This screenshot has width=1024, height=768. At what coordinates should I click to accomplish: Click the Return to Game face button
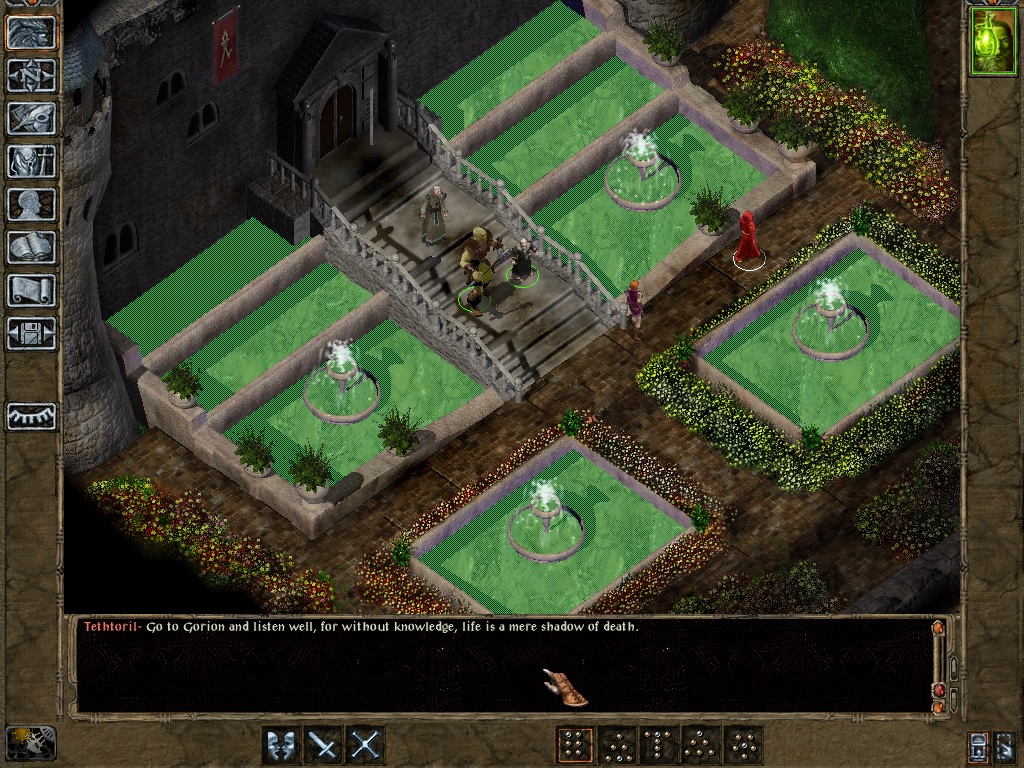[32, 33]
